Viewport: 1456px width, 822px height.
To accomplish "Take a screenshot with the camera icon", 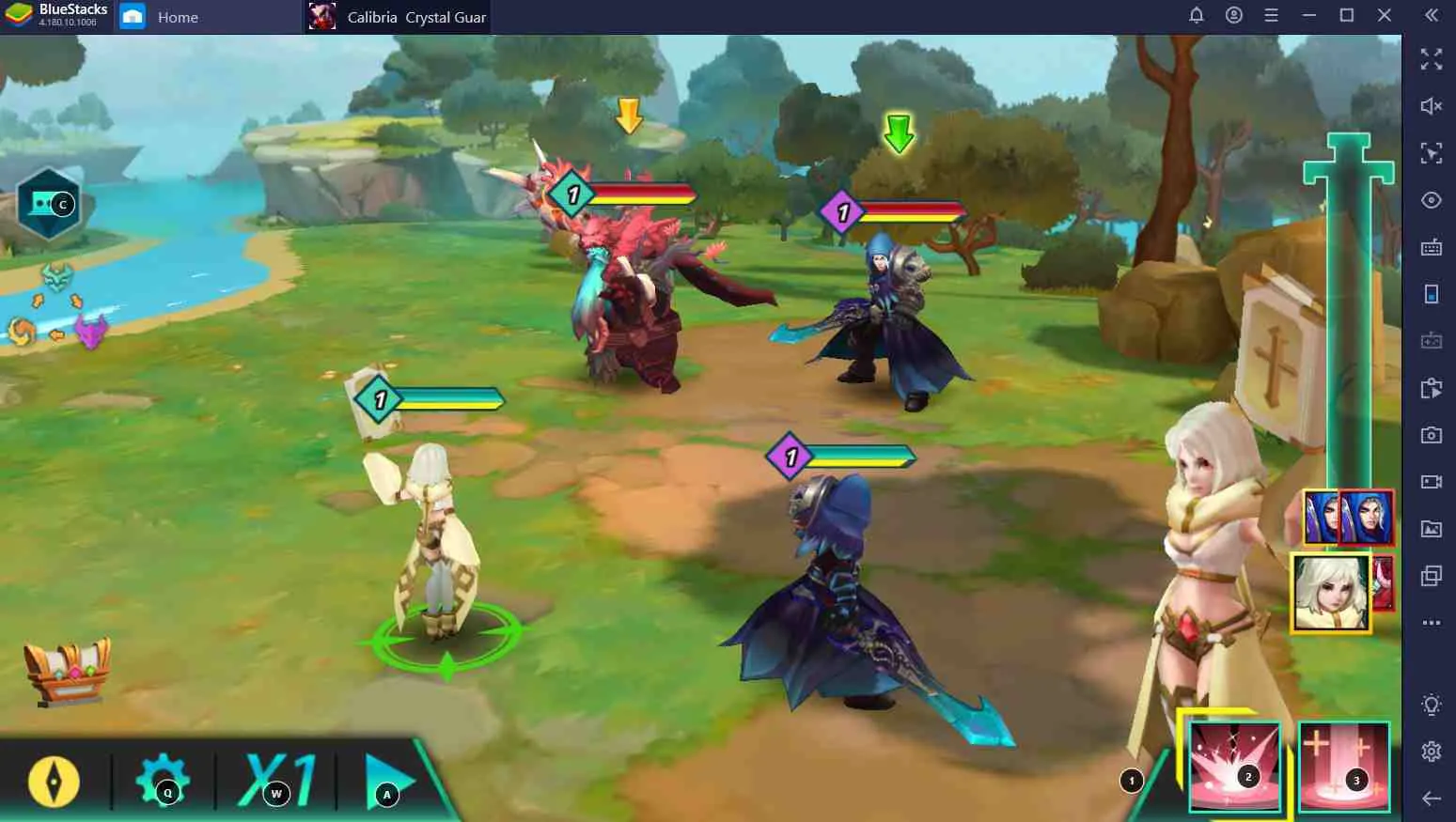I will point(1431,435).
